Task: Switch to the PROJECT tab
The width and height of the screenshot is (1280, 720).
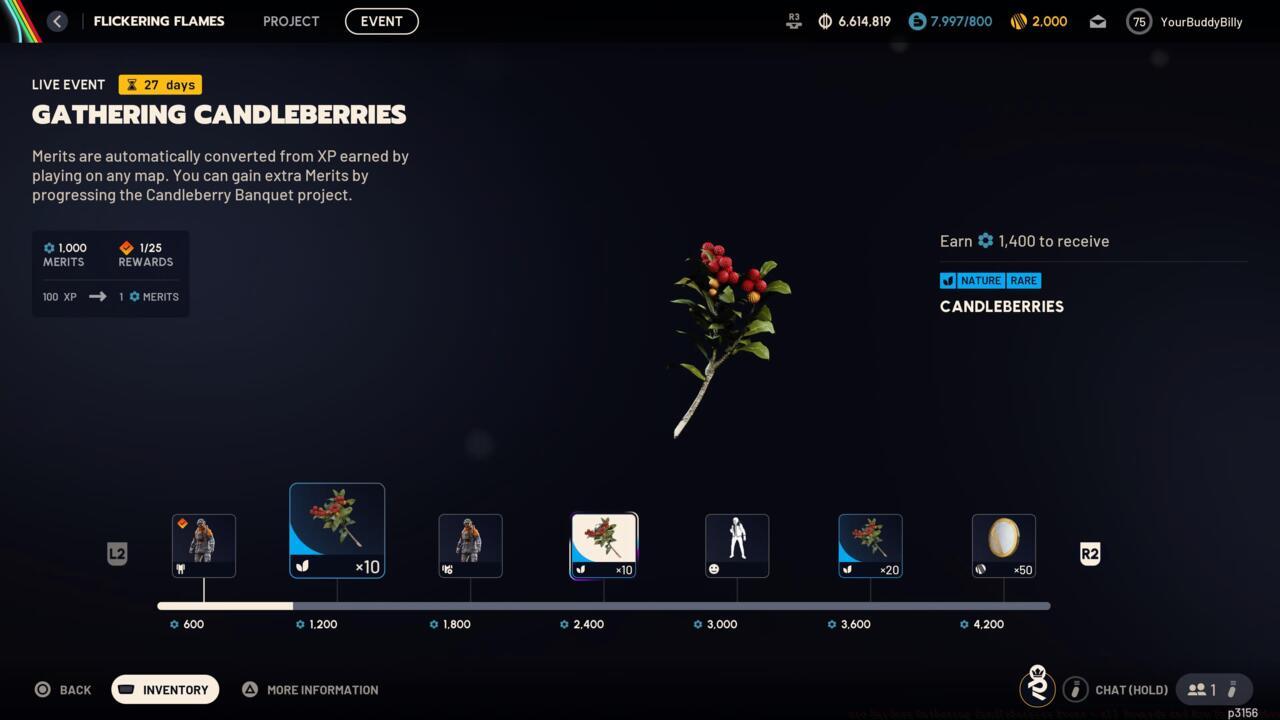Action: pos(290,21)
